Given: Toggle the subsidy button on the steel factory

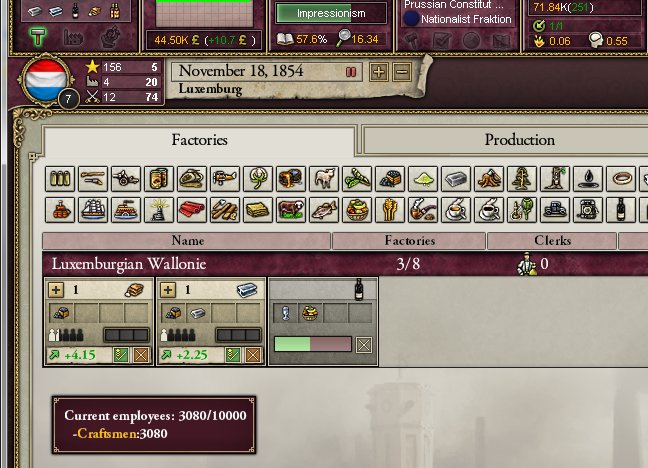Looking at the screenshot, I should (234, 355).
